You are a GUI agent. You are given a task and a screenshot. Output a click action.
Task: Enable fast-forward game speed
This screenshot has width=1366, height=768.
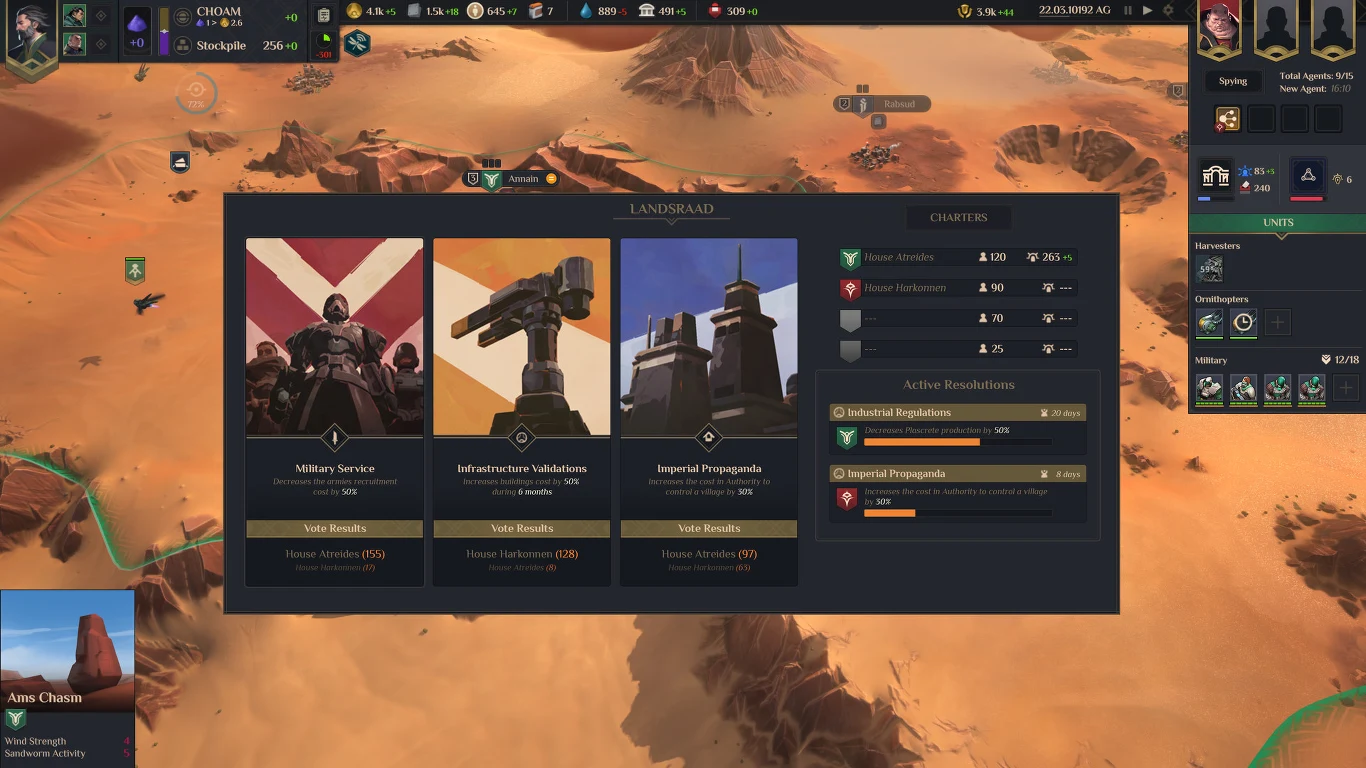pyautogui.click(x=1147, y=10)
